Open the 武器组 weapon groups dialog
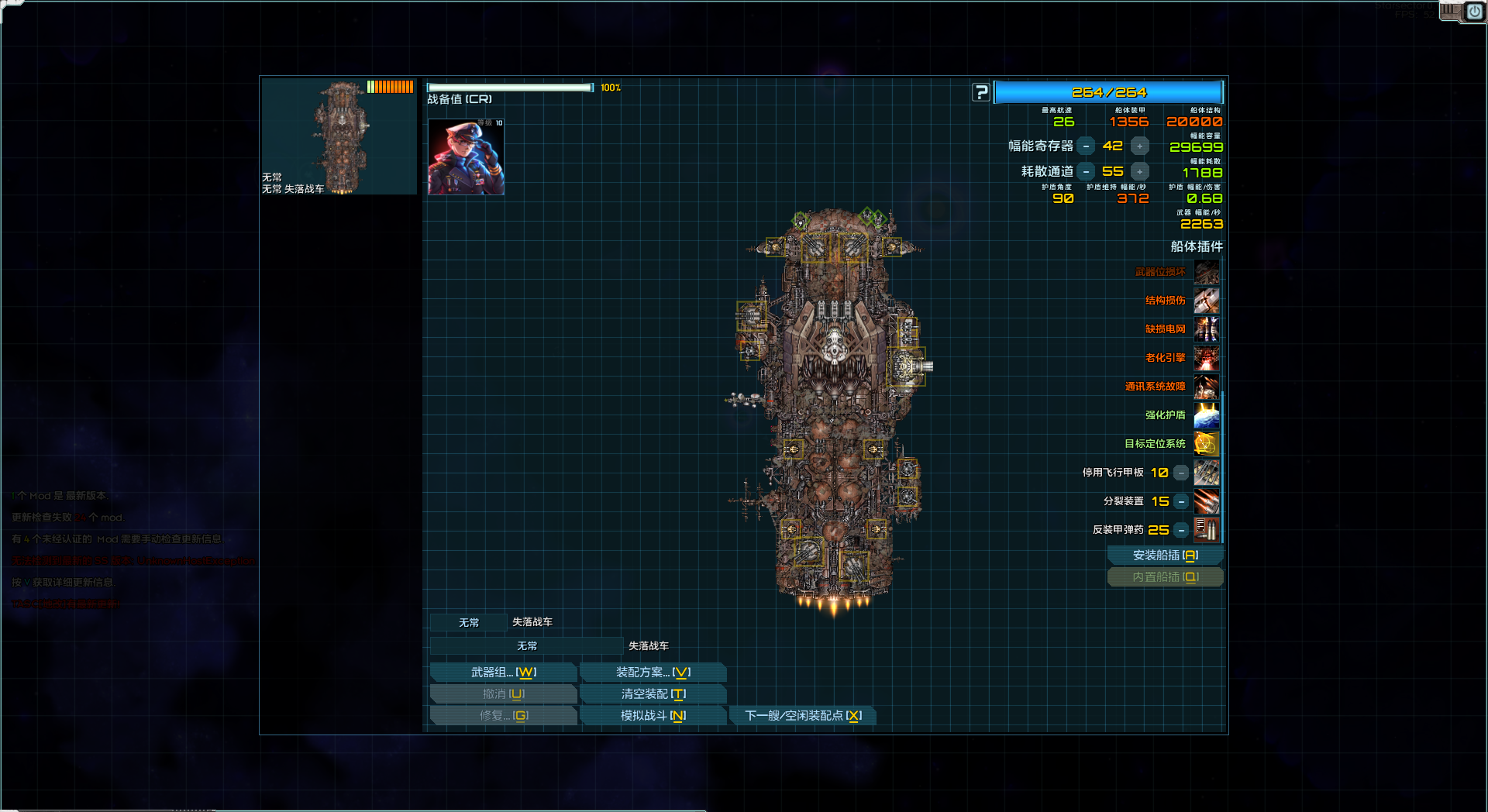1488x812 pixels. tap(503, 673)
